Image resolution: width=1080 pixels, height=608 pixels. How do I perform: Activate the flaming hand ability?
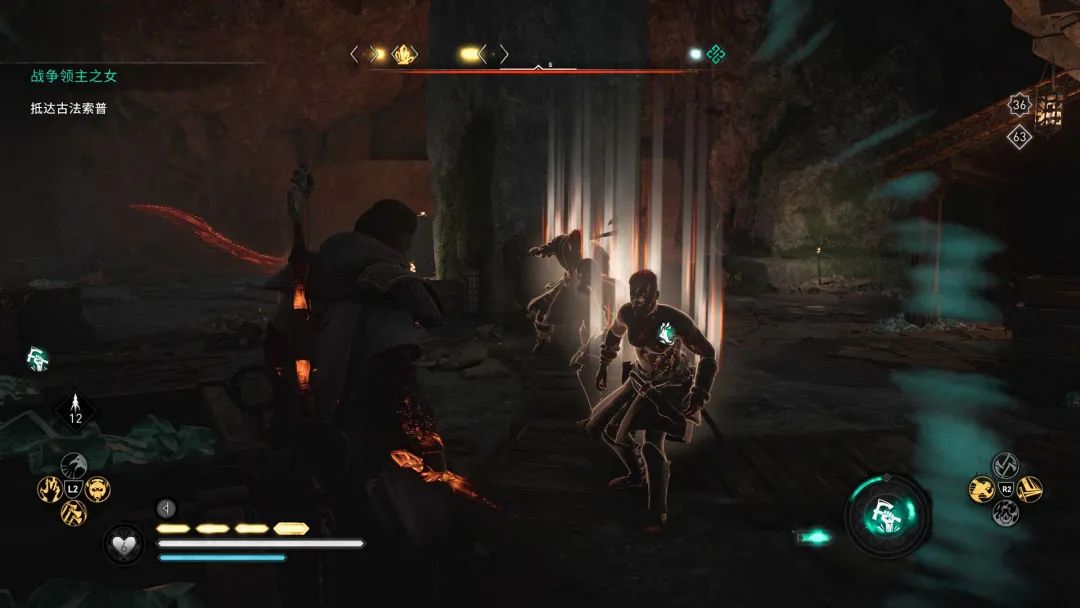tap(49, 489)
